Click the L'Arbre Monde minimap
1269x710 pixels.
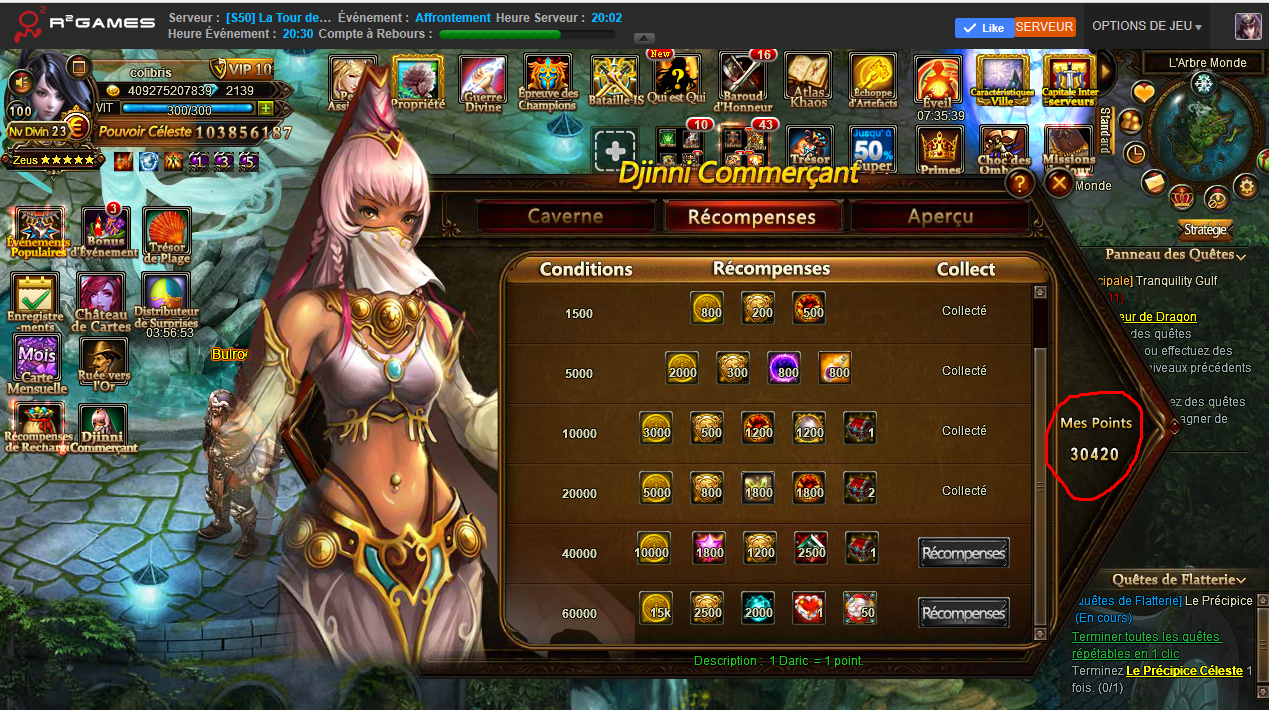(1202, 128)
